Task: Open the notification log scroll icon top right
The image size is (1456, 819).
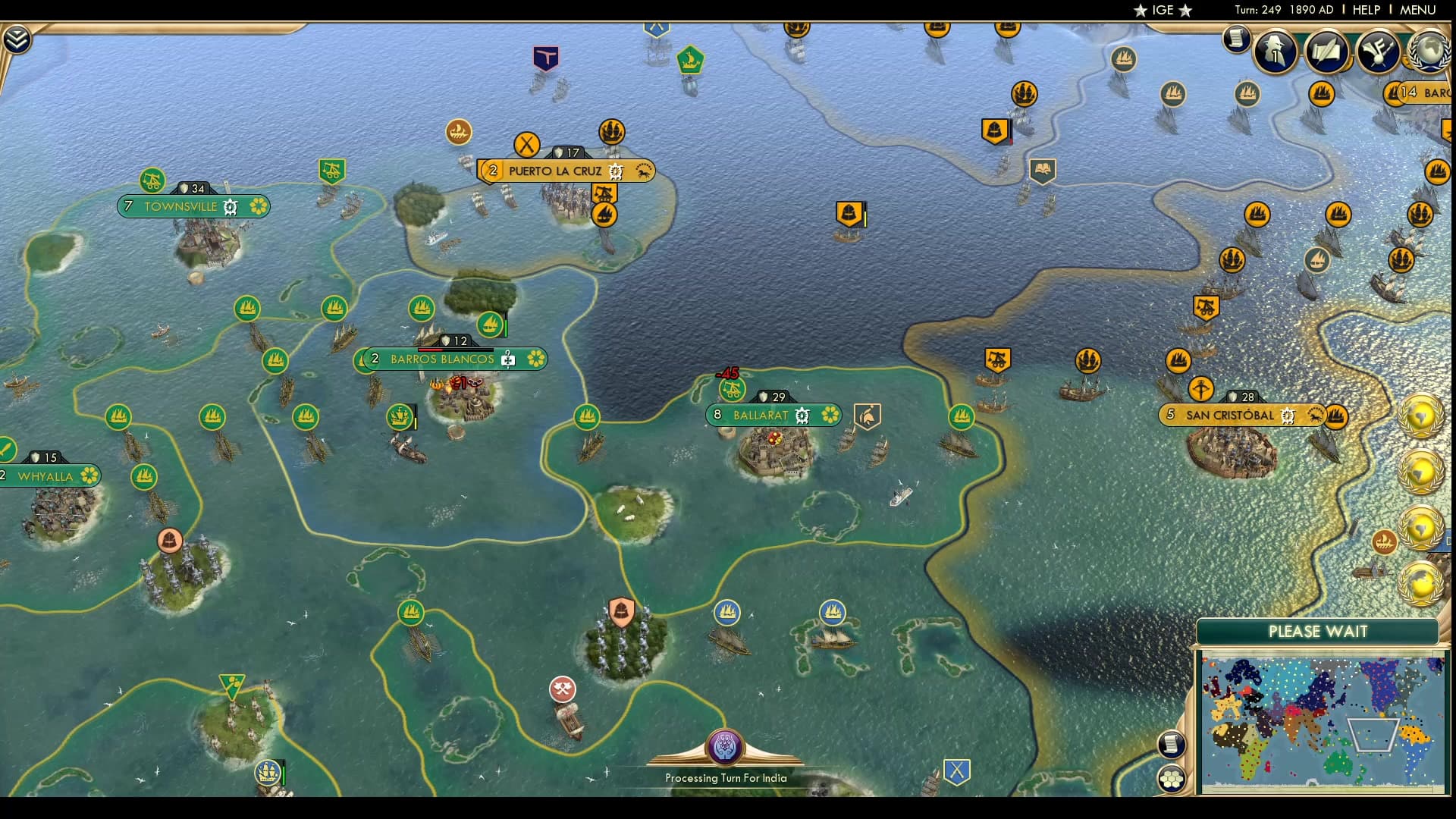Action: click(x=1235, y=38)
